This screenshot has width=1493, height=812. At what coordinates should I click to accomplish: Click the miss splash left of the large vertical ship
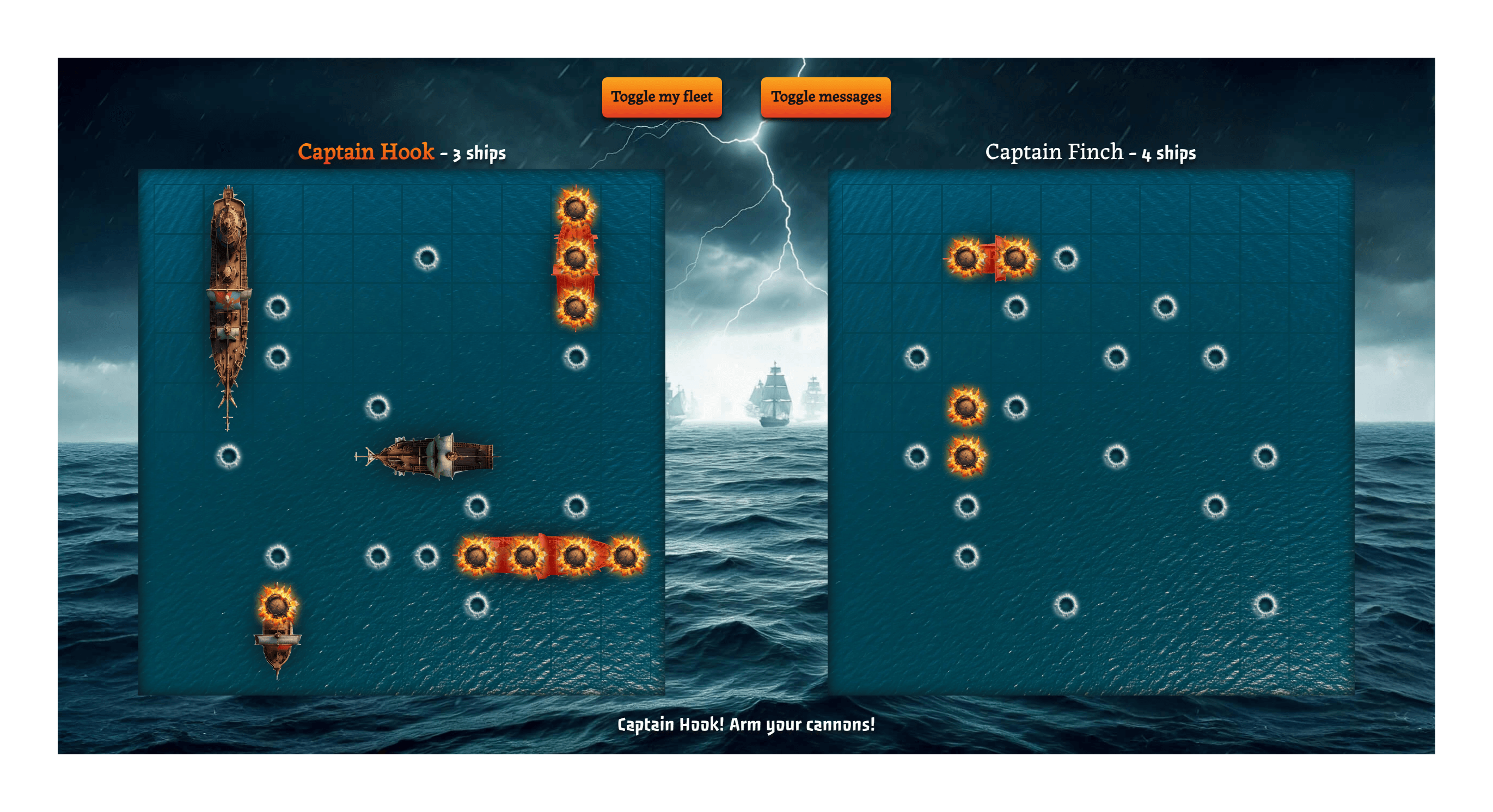pyautogui.click(x=230, y=456)
